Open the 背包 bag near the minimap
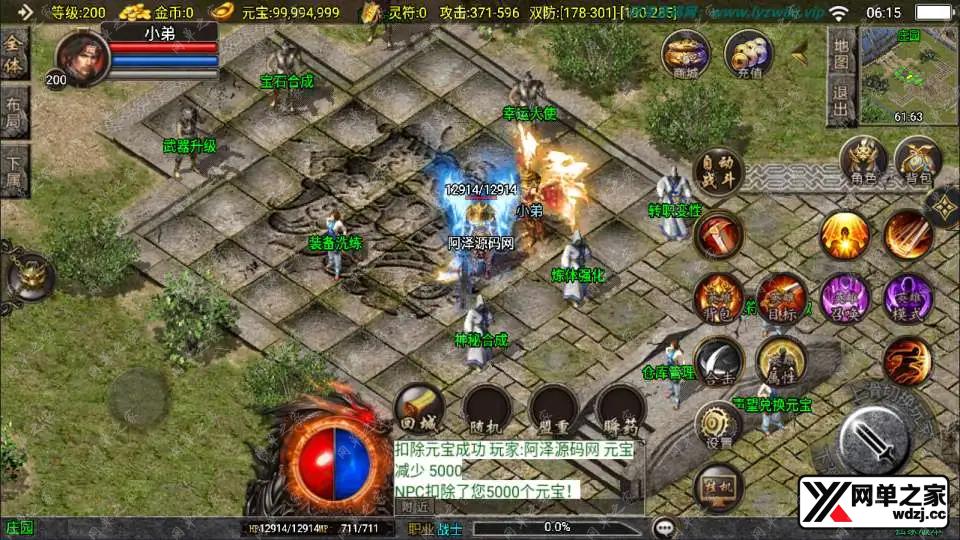 click(918, 161)
